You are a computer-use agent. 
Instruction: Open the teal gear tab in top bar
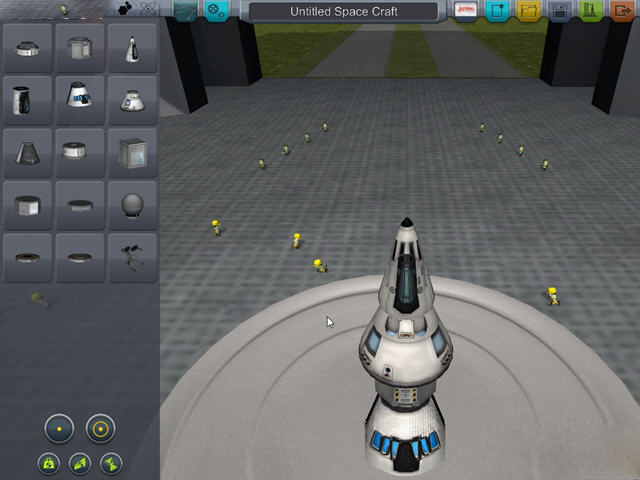(x=216, y=11)
